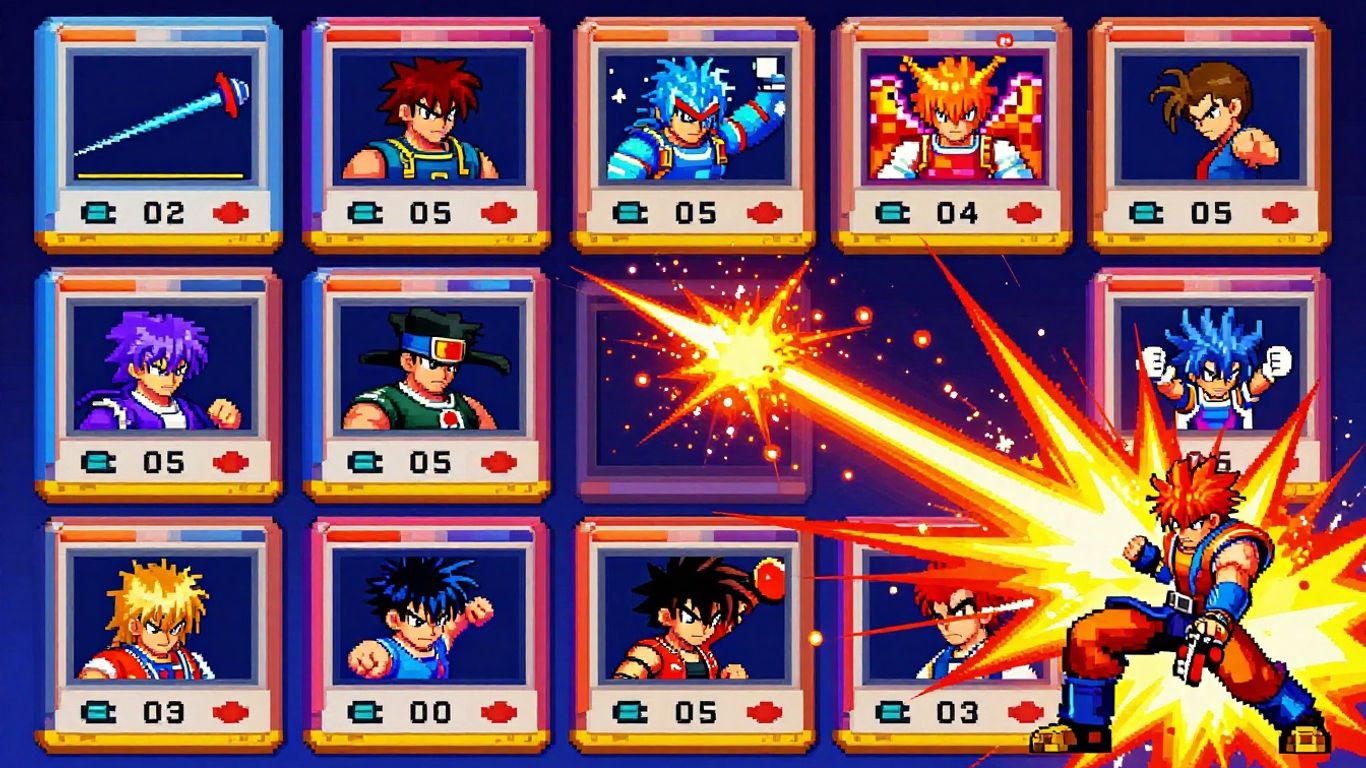1366x768 pixels.
Task: Click red gem on the black-hatted fighter's card
Action: click(500, 460)
